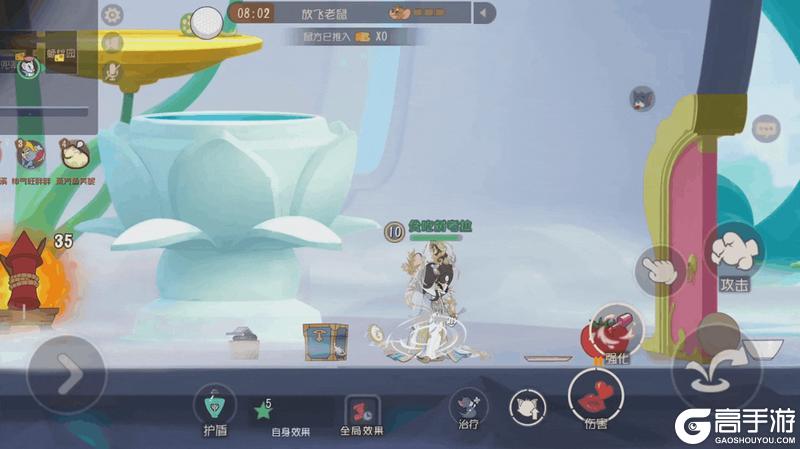Click the Tom cat head indicator
The height and width of the screenshot is (449, 800).
[642, 98]
